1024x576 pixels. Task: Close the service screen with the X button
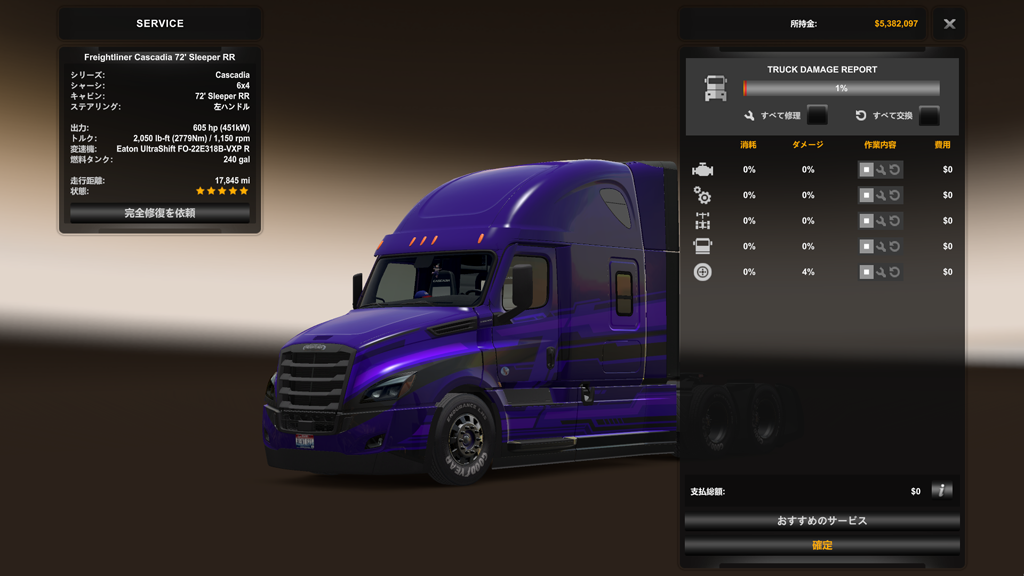[949, 24]
